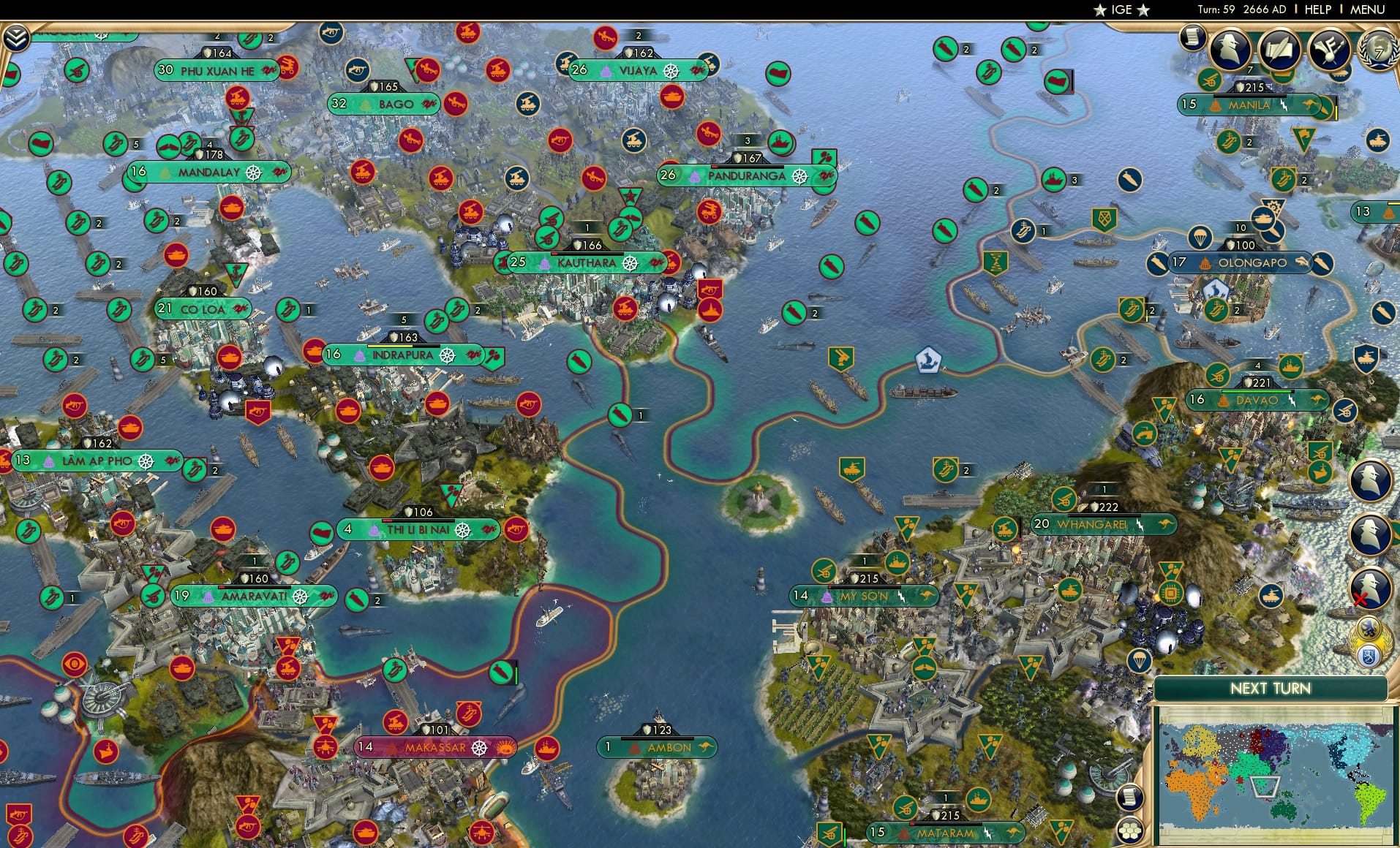Open the notifications scroll icon near the minimap
Image resolution: width=1400 pixels, height=848 pixels.
1129,797
